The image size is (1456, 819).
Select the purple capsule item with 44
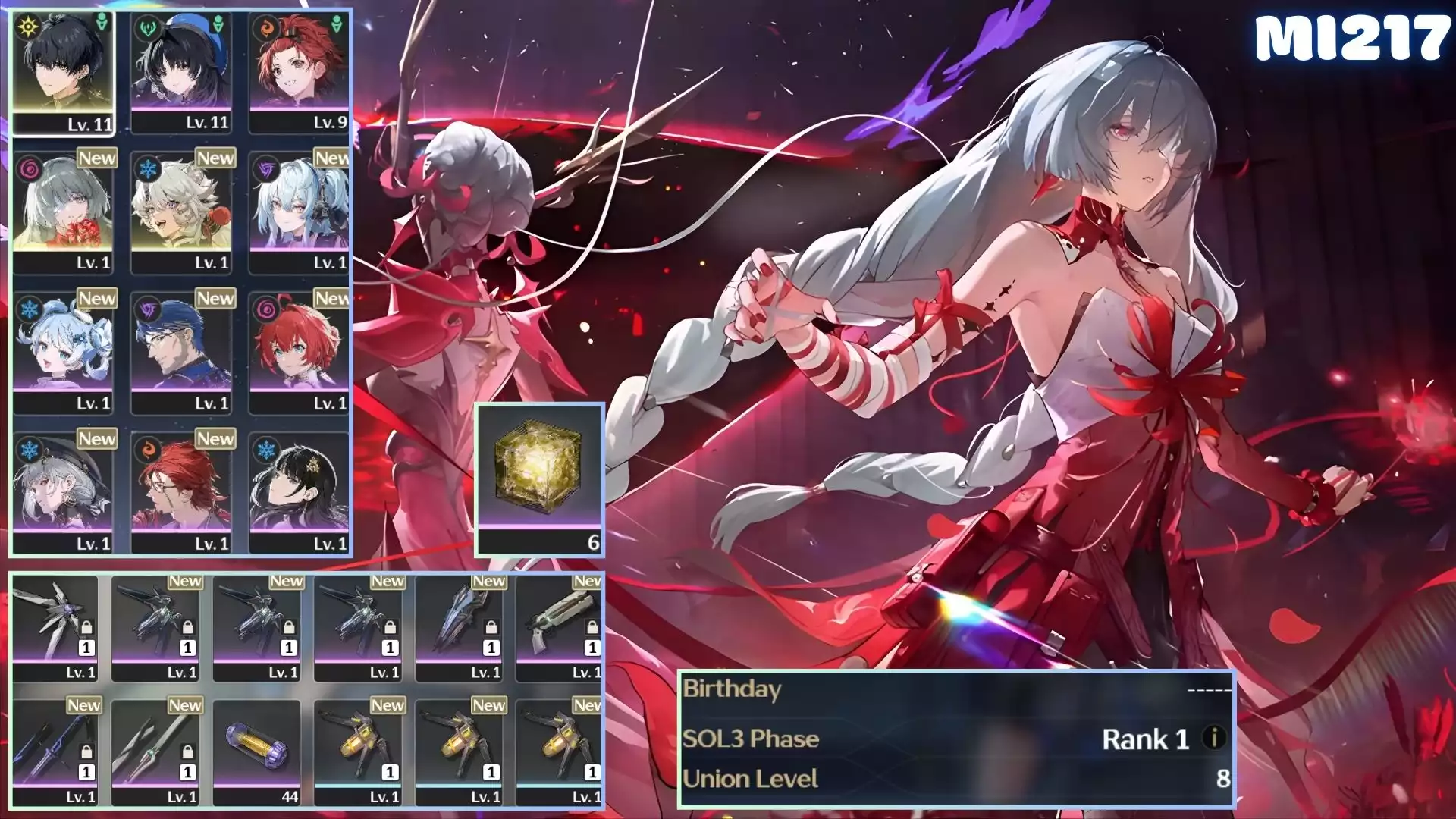coord(257,752)
